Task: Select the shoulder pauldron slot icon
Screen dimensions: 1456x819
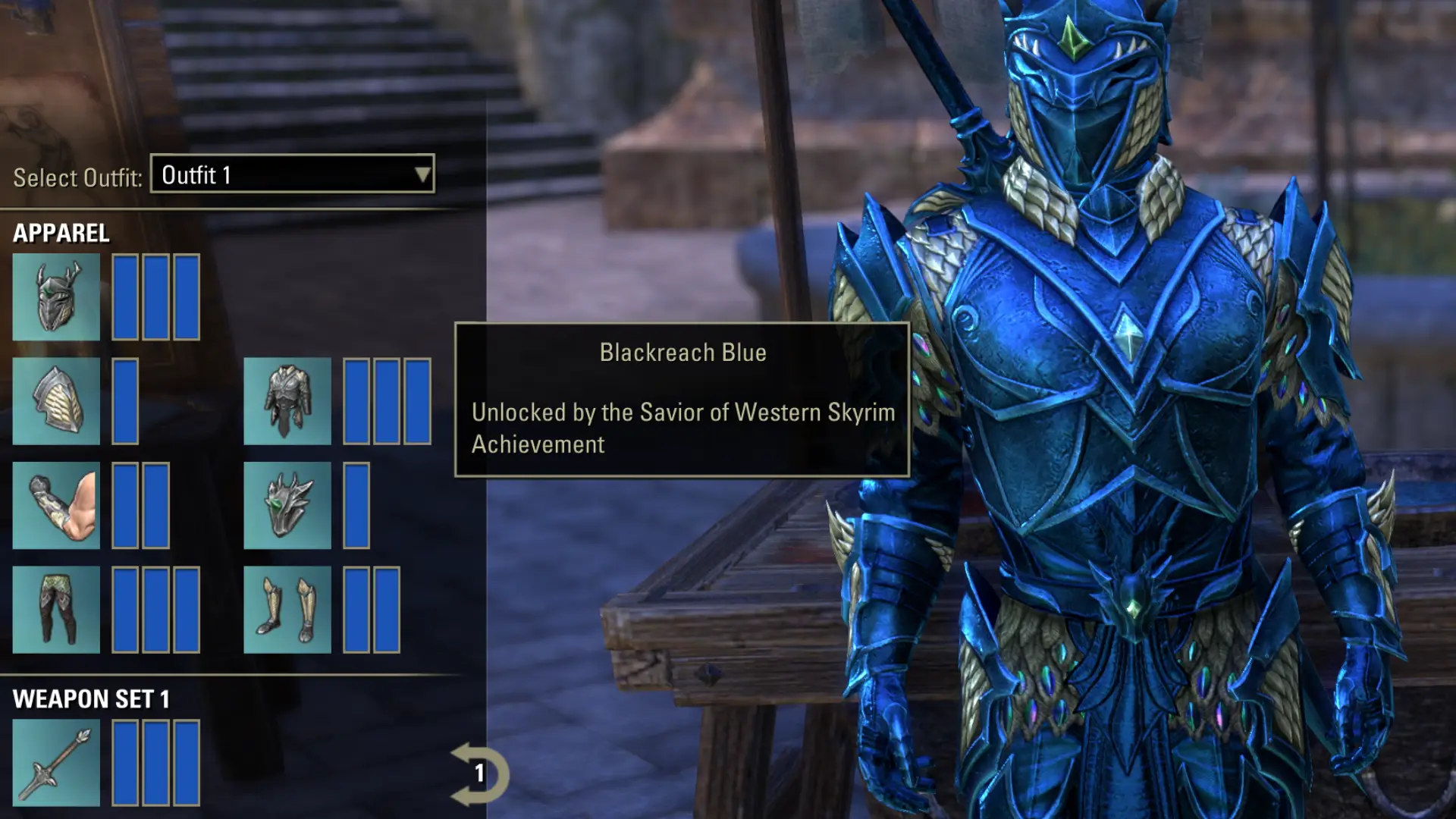Action: [x=57, y=402]
